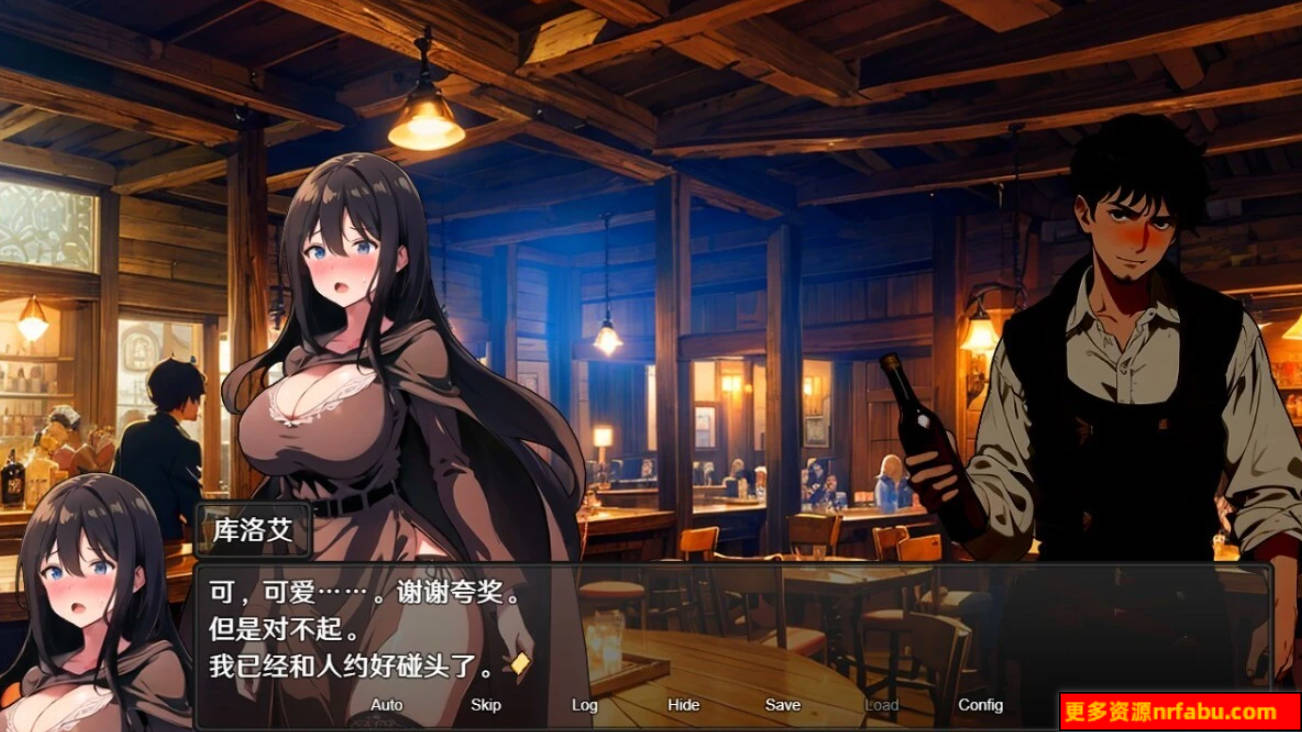This screenshot has width=1302, height=732.
Task: Hide the text box with the Hide button
Action: pos(684,705)
